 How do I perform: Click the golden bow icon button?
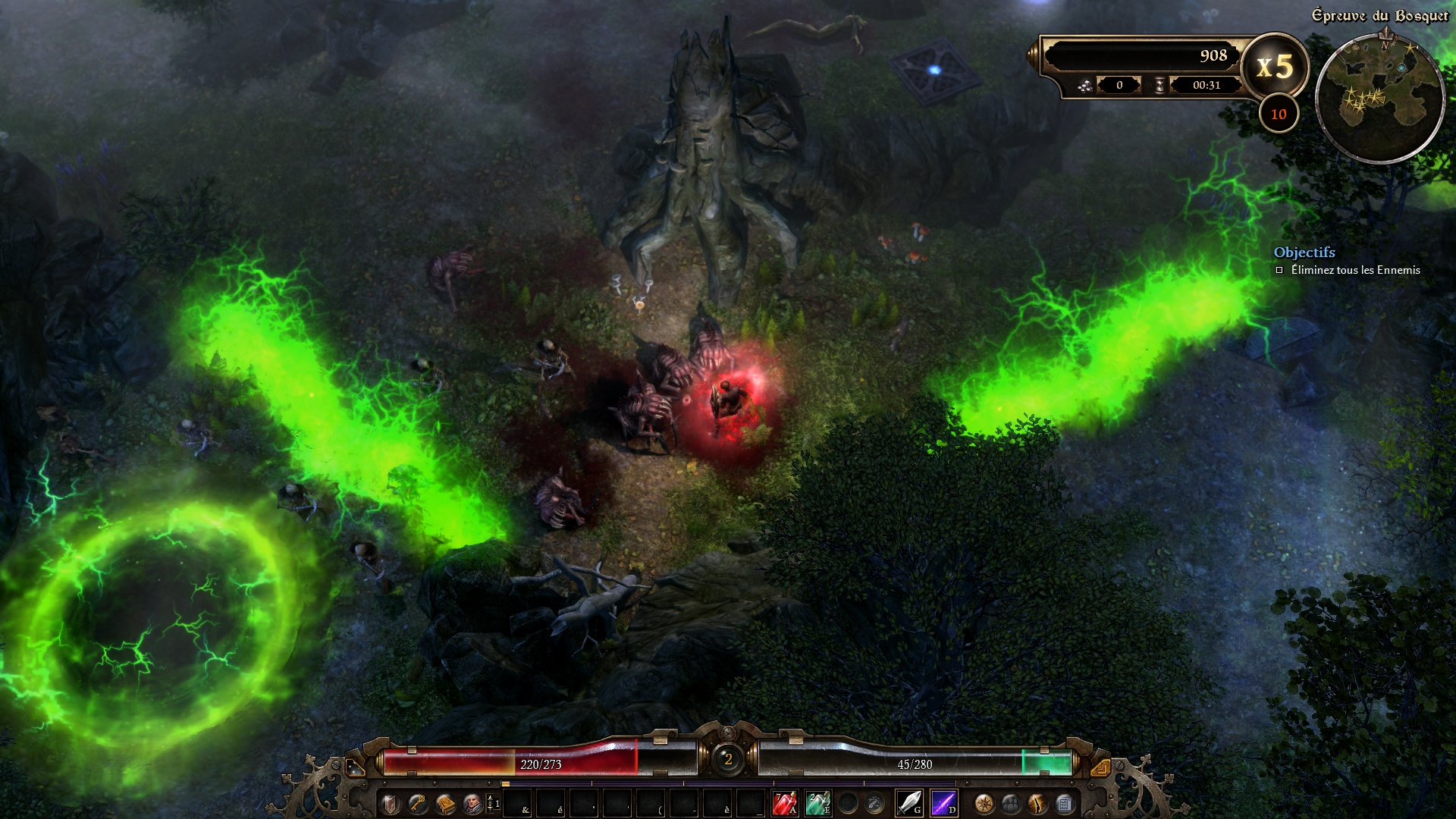(1037, 803)
